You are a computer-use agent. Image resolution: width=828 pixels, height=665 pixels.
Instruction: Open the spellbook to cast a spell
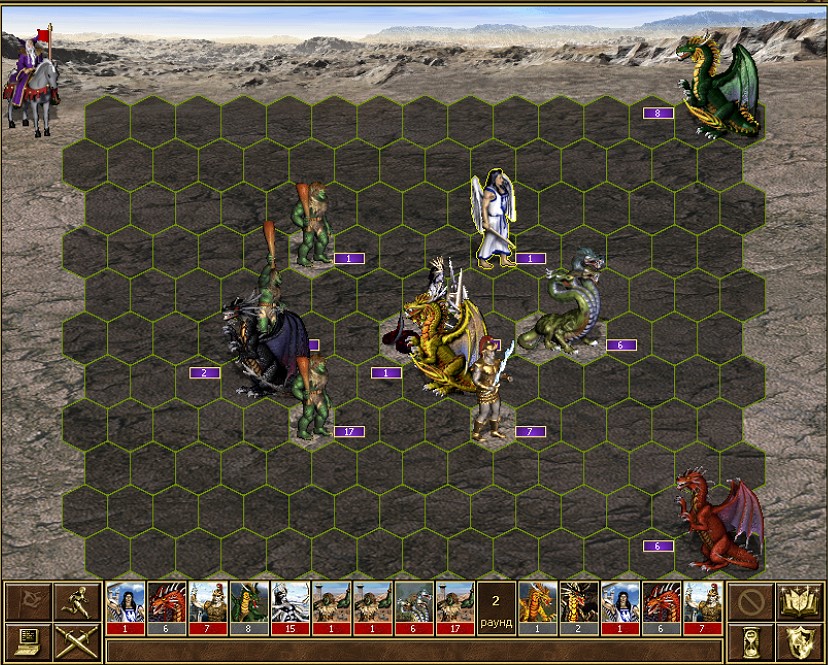point(799,601)
